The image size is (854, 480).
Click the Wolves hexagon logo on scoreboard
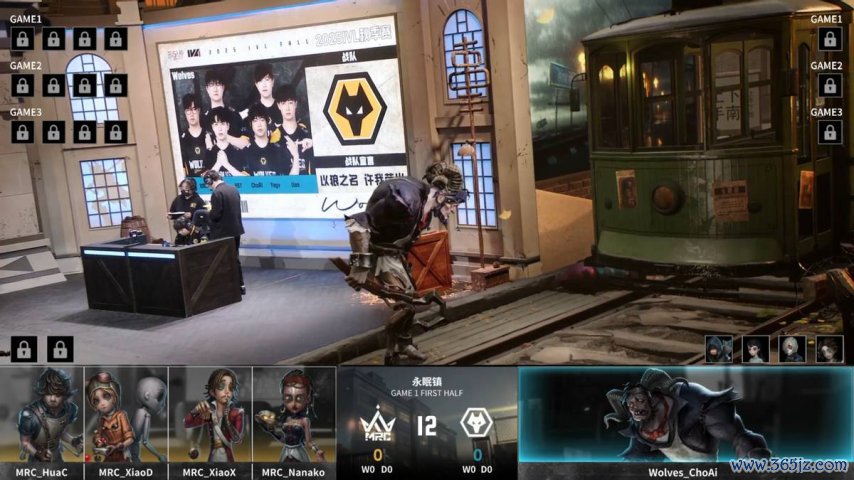[476, 424]
